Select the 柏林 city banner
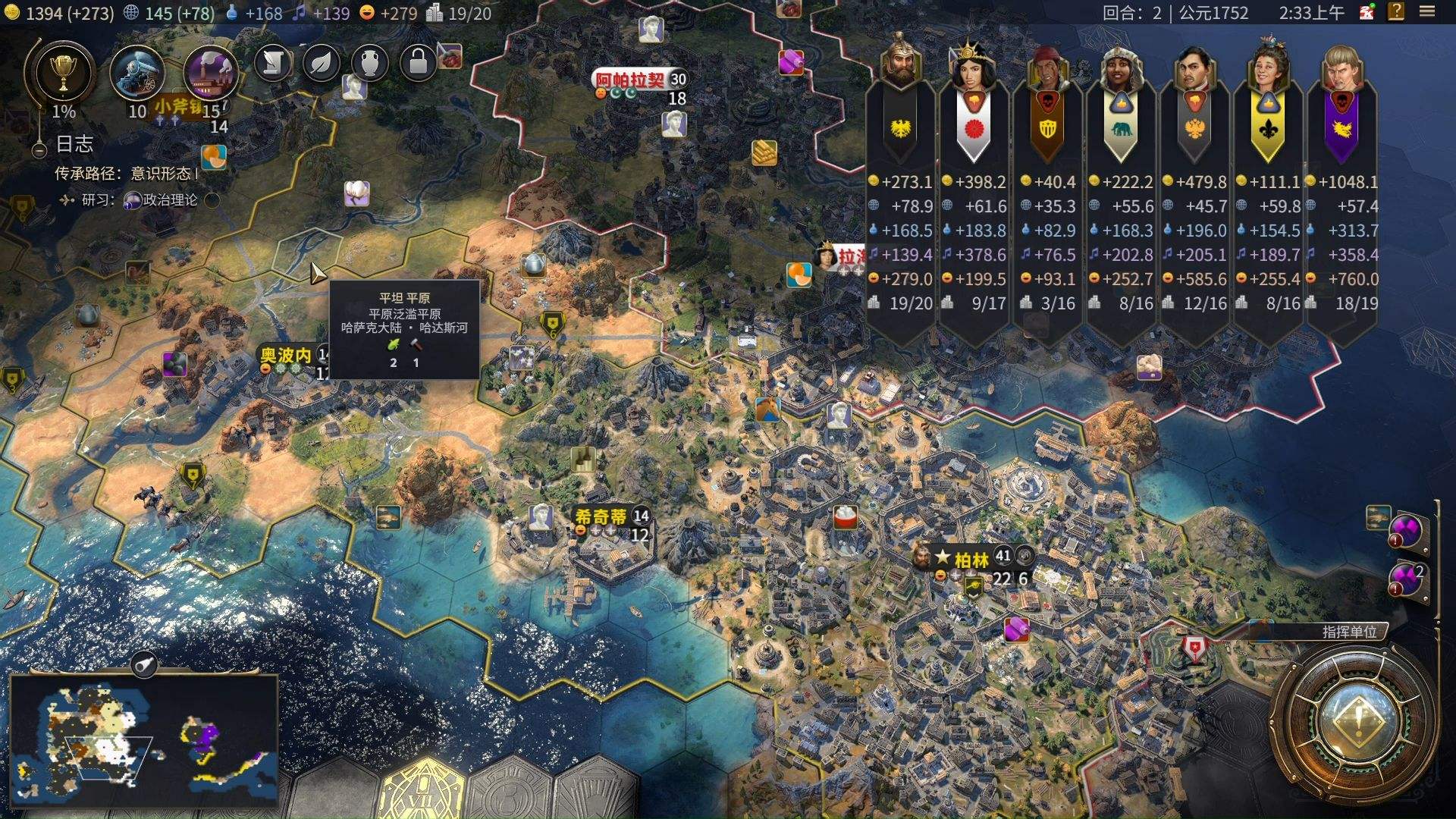Image resolution: width=1456 pixels, height=819 pixels. click(971, 560)
